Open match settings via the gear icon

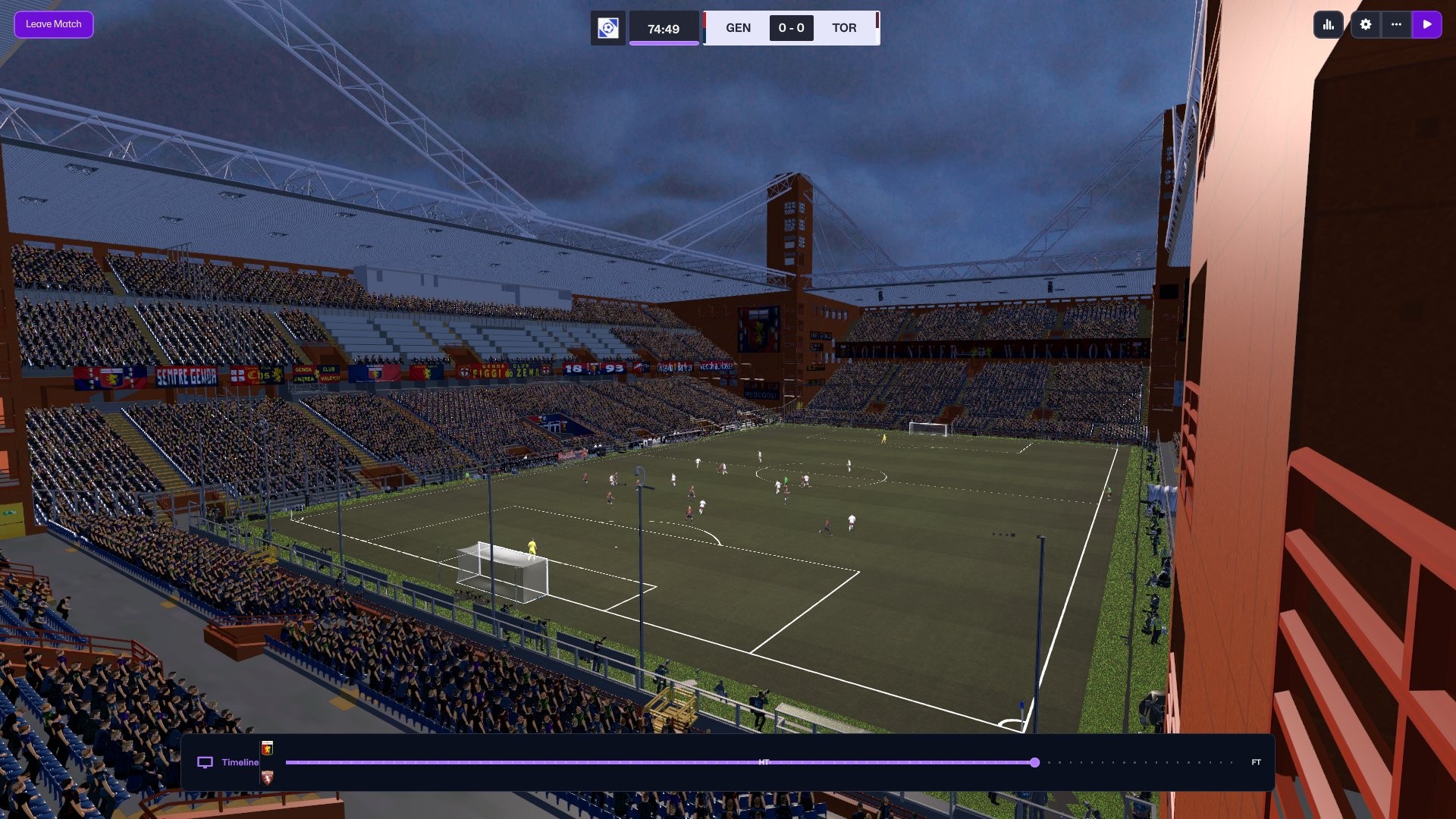(x=1365, y=24)
